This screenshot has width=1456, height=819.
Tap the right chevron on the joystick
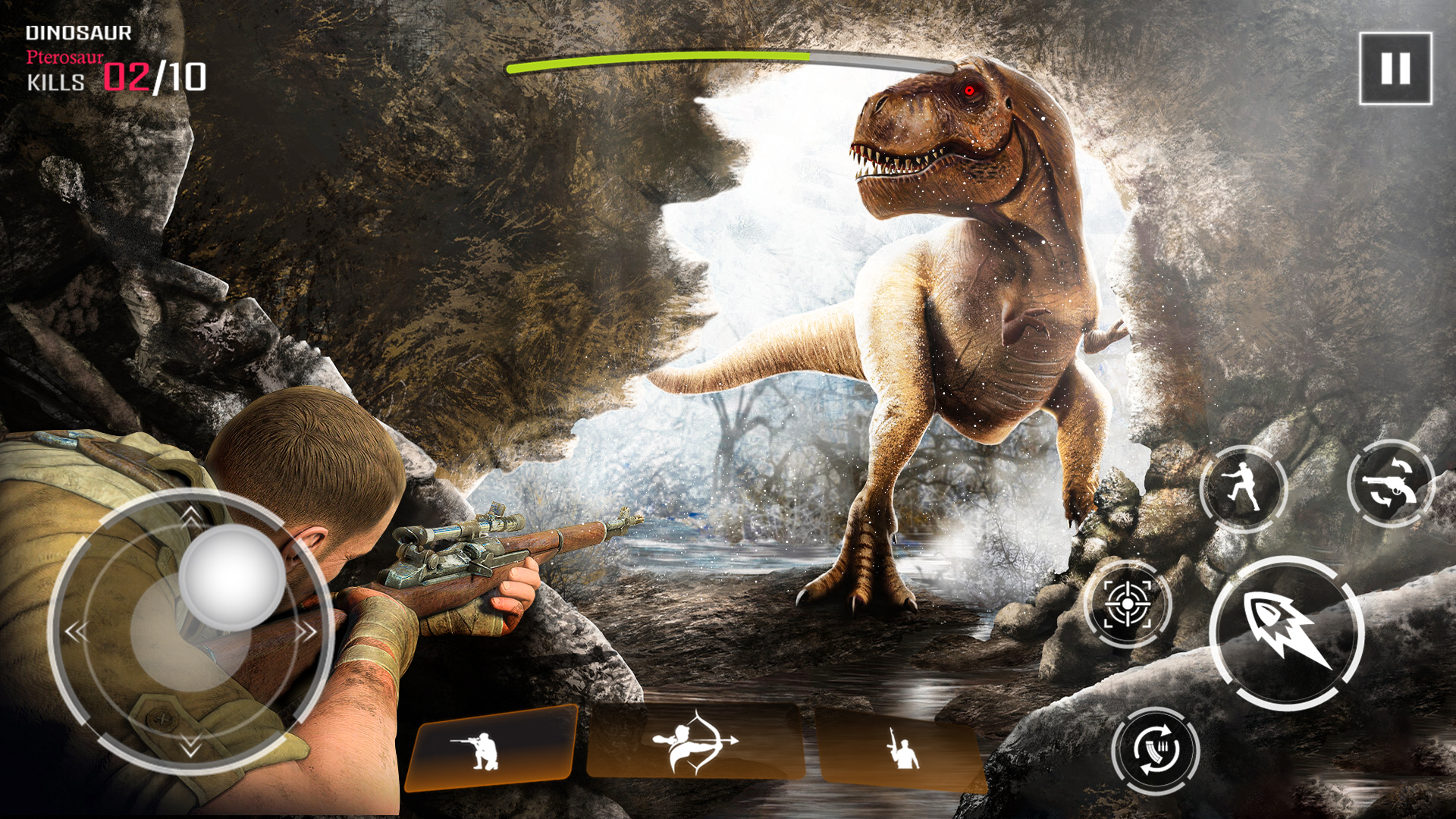308,629
